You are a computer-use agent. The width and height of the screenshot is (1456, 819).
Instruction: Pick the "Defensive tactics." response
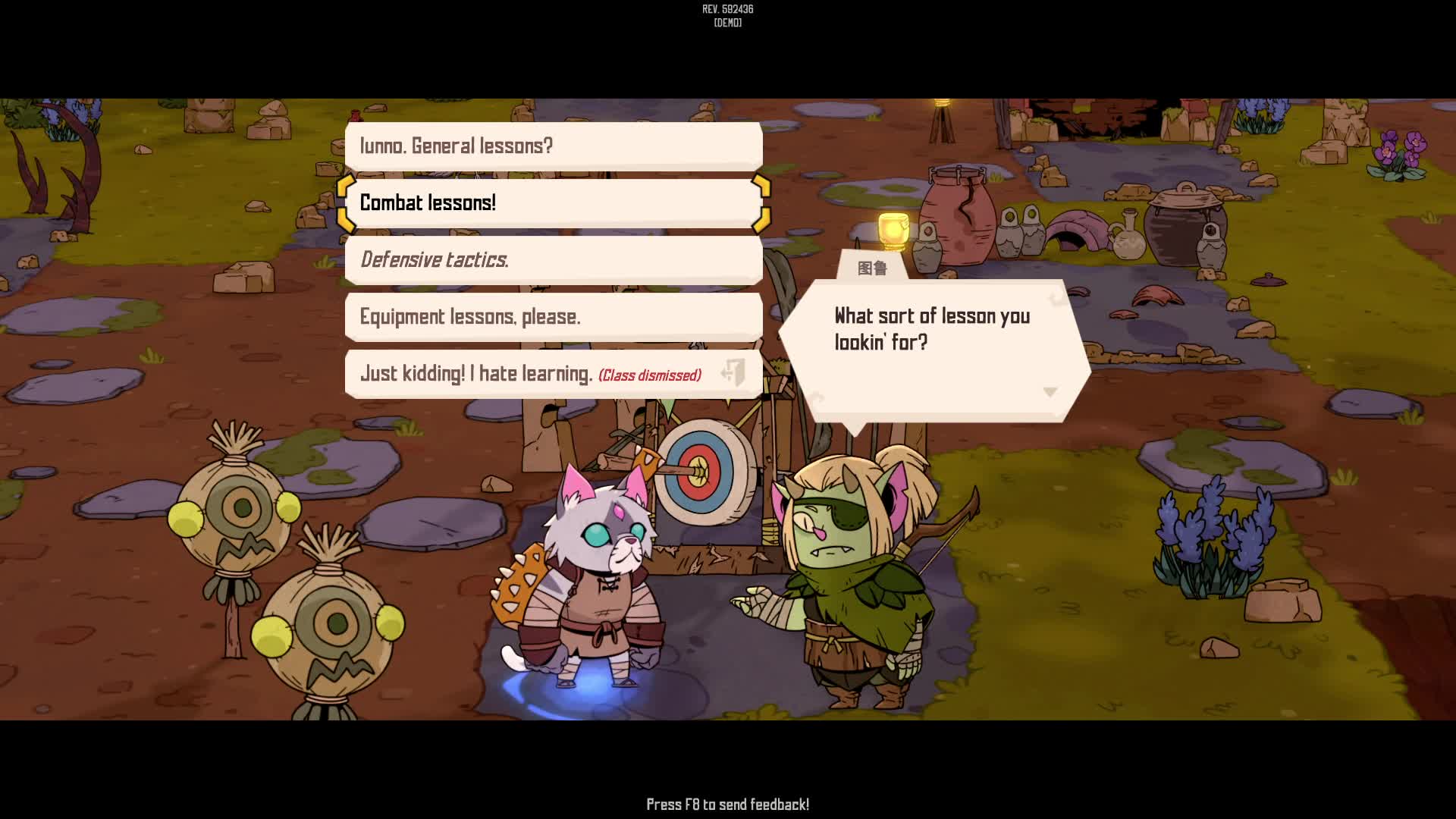tap(554, 259)
